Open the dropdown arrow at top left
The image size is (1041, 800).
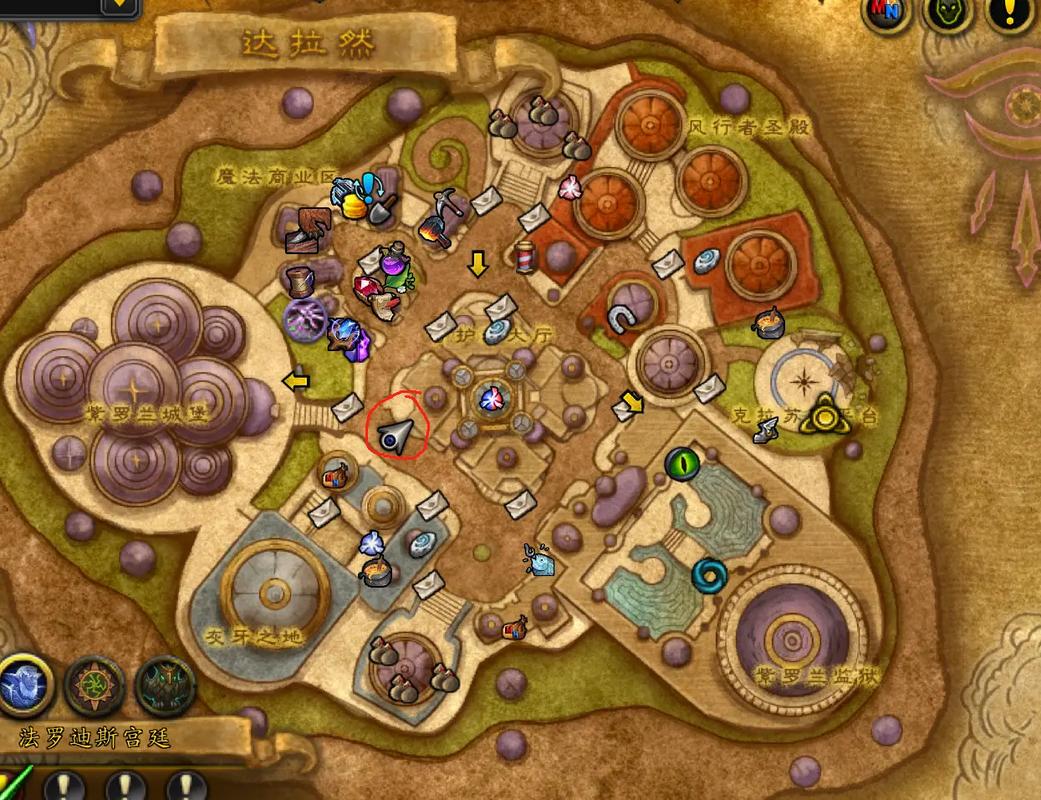(x=119, y=5)
